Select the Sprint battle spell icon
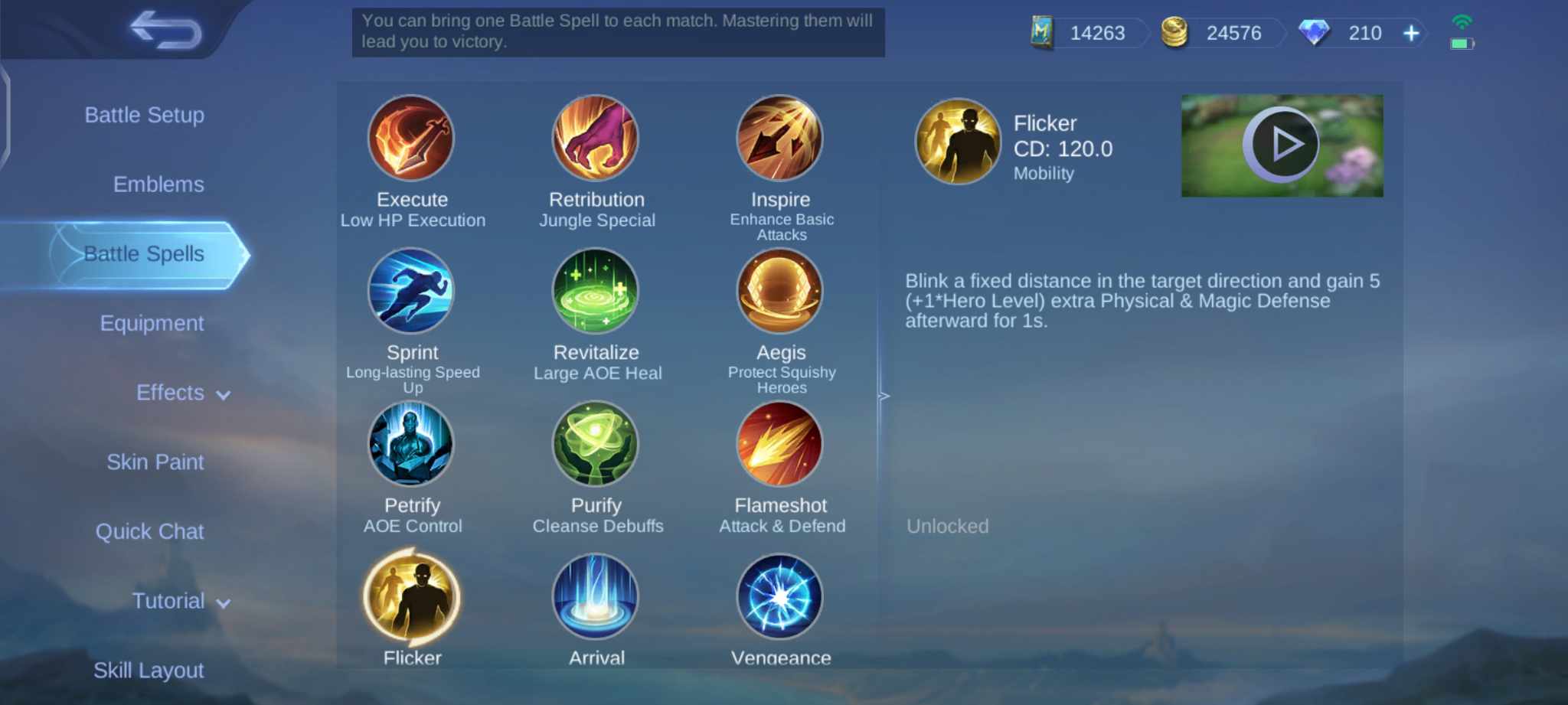The image size is (1568, 705). coord(412,292)
